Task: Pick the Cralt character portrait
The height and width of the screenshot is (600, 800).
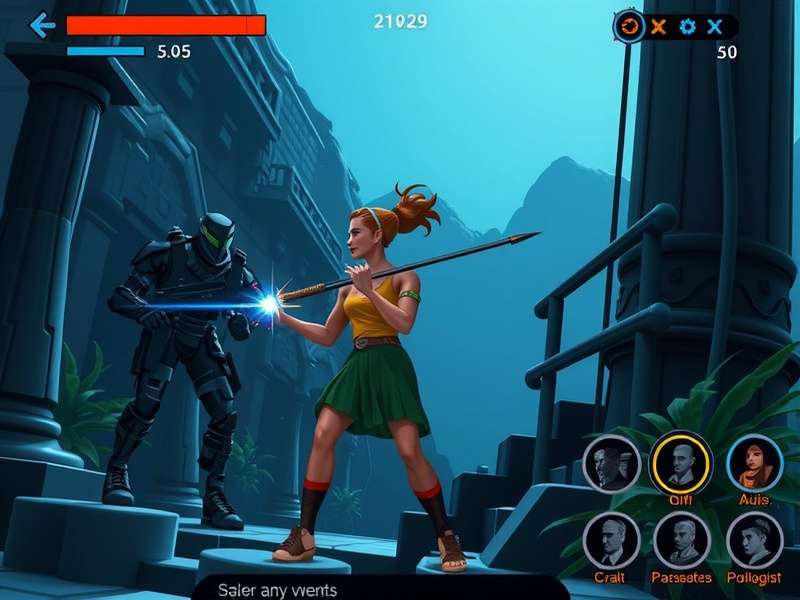Action: [x=611, y=540]
